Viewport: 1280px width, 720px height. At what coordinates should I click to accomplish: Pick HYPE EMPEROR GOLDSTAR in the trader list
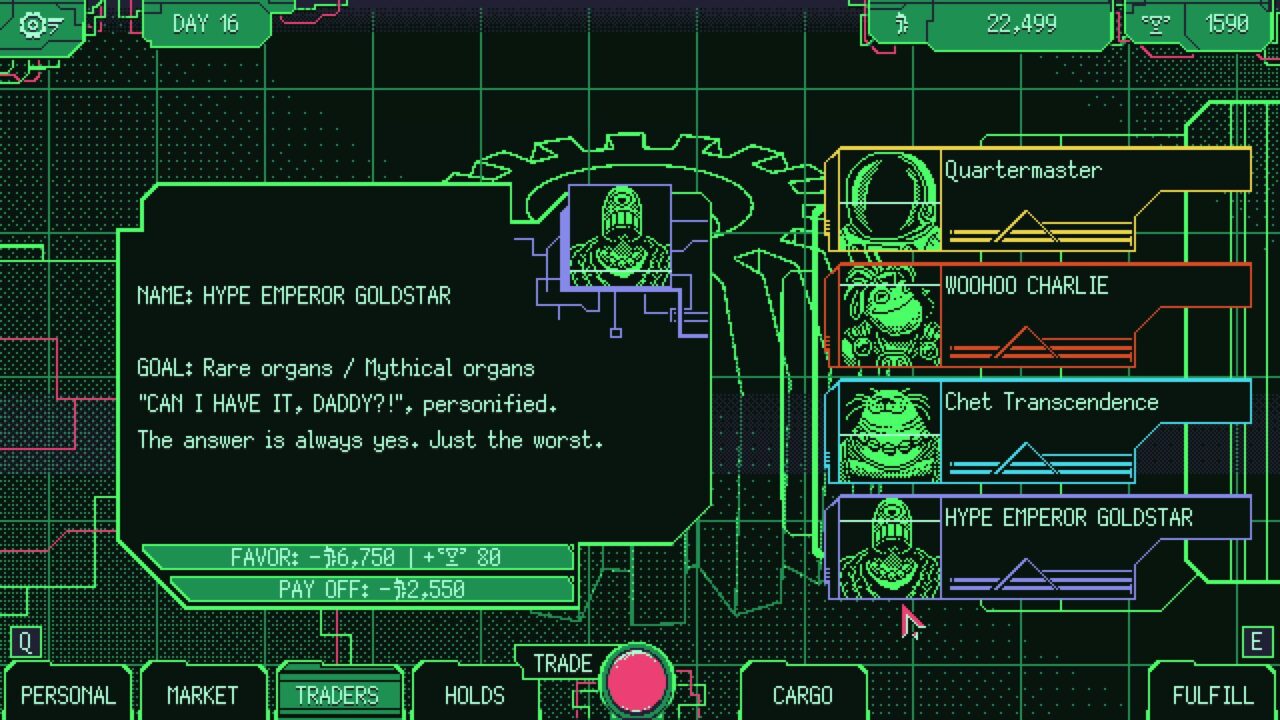(1040, 546)
